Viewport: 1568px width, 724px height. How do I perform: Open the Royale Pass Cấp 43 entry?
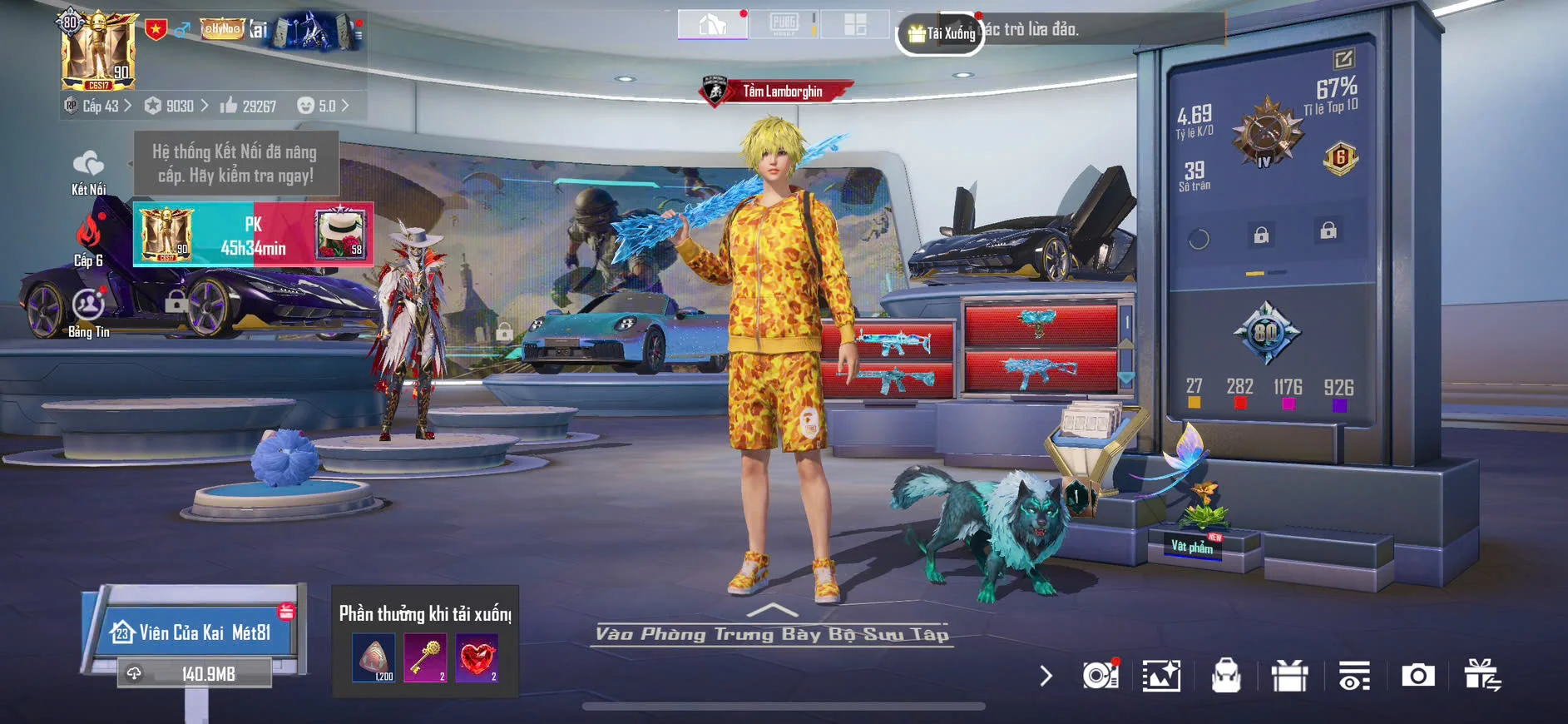pos(99,106)
